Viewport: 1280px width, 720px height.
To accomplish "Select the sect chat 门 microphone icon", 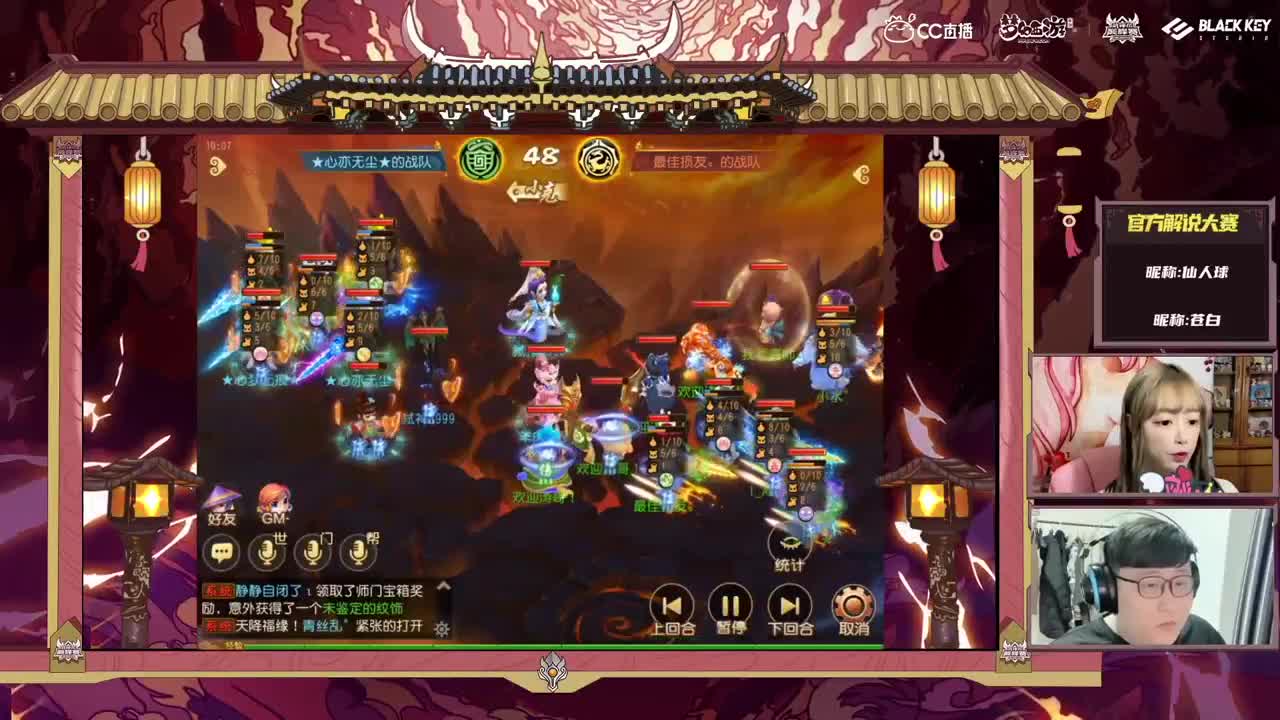I will (313, 552).
